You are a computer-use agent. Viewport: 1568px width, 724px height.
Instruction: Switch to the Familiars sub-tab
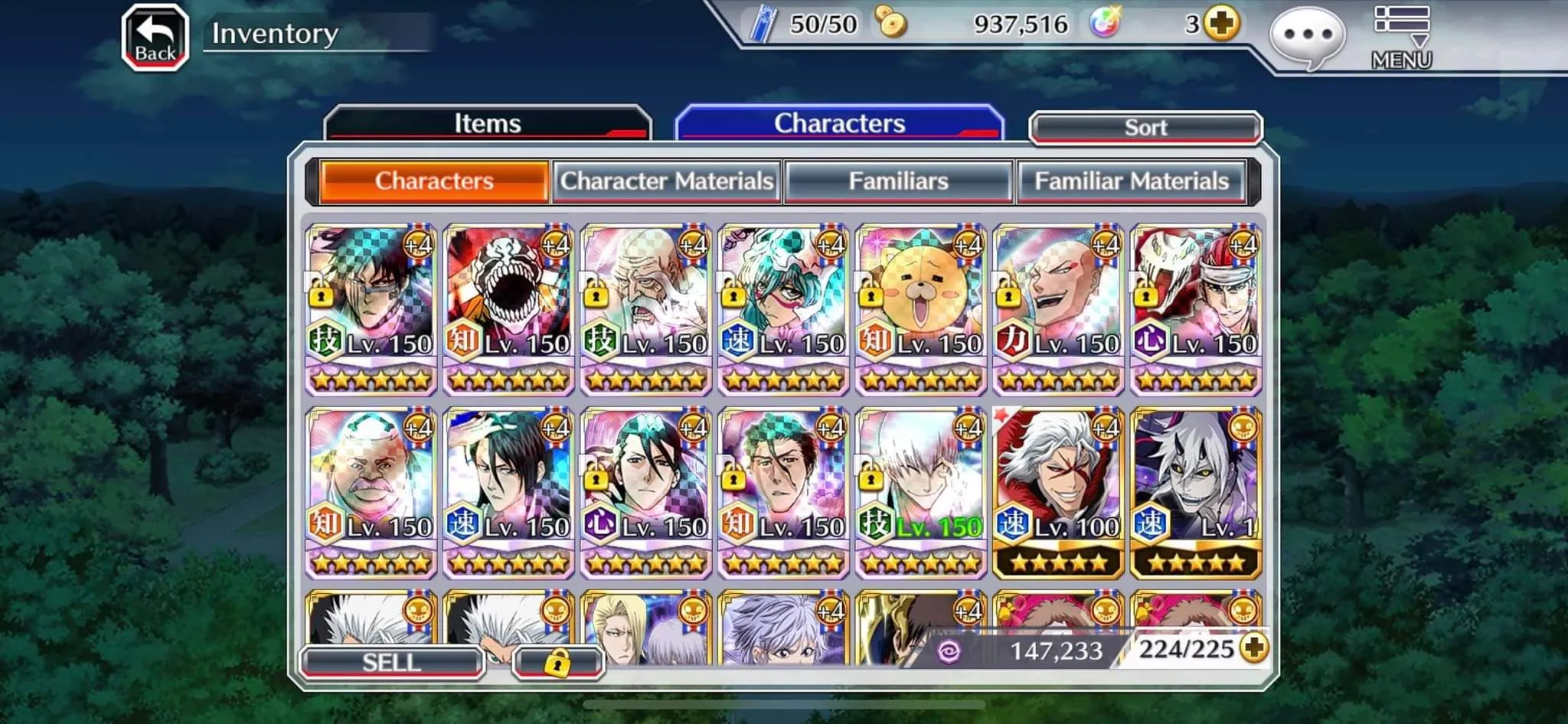coord(899,181)
